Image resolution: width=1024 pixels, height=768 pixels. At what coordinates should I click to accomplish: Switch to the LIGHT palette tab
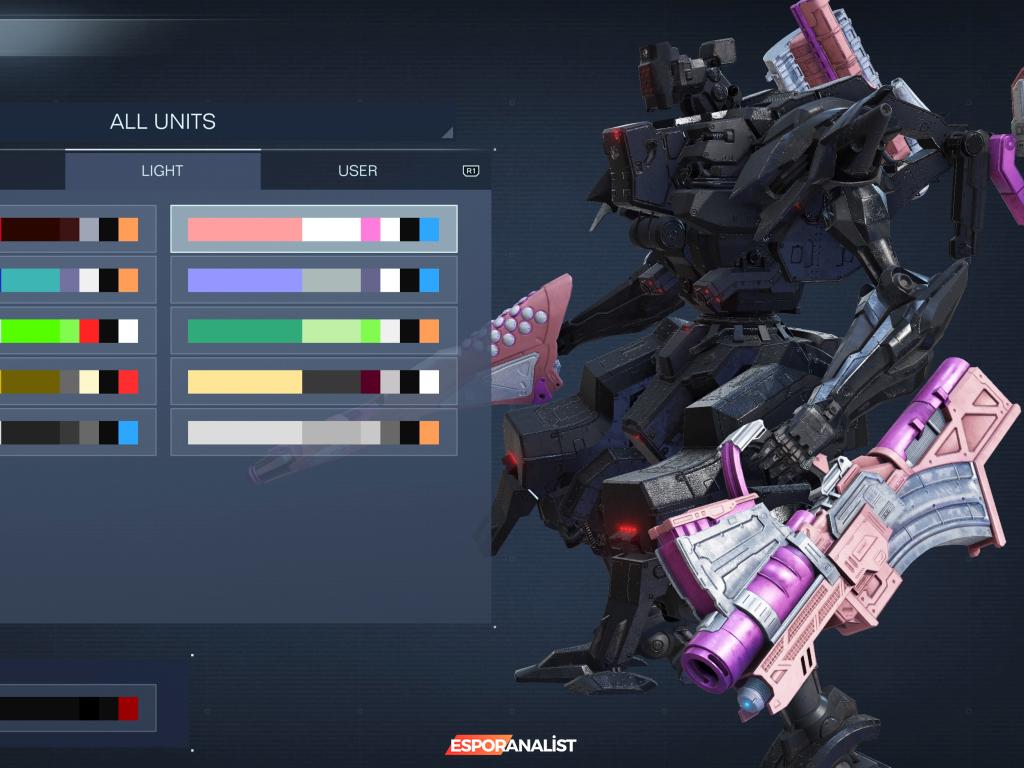point(162,171)
